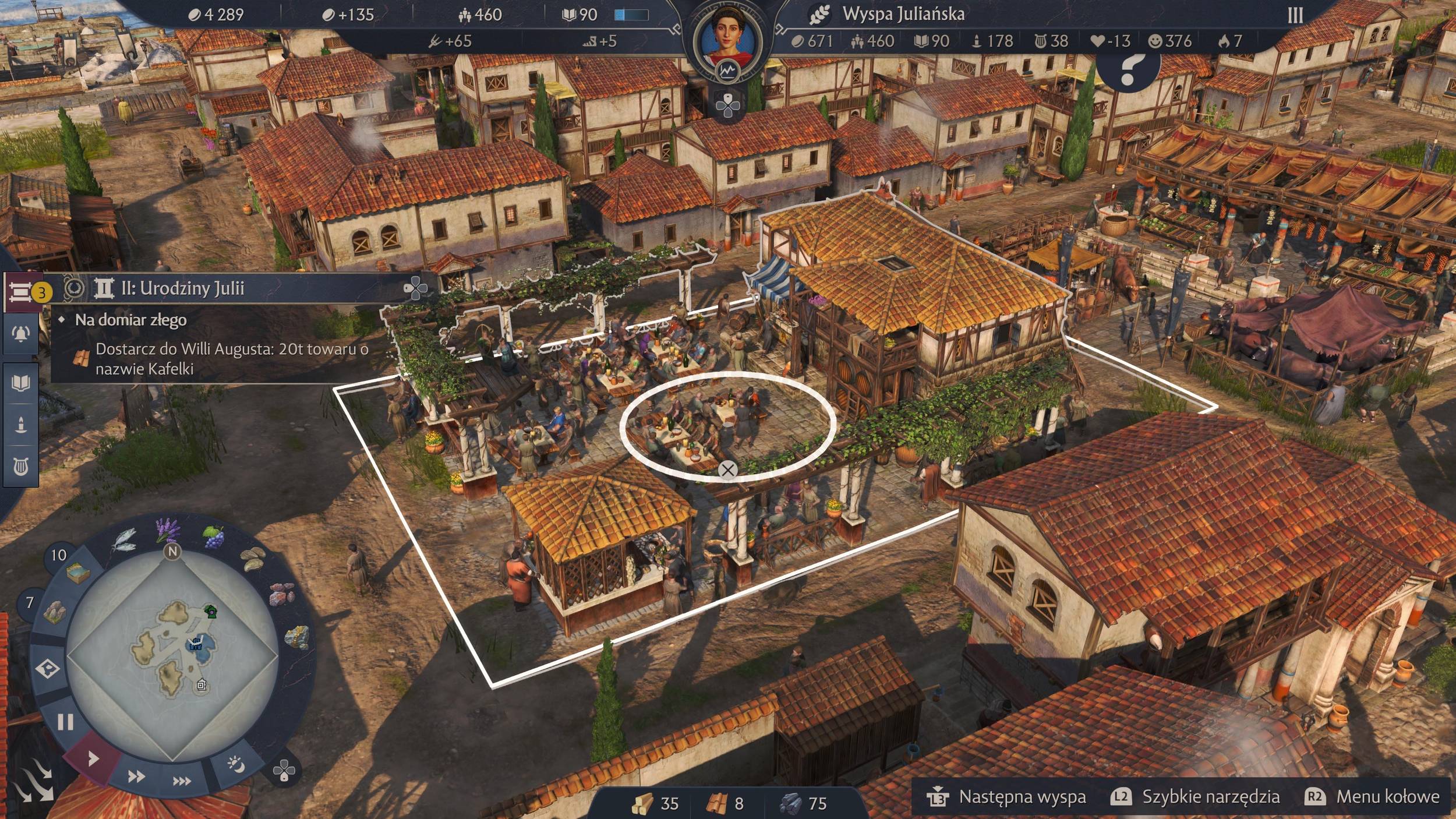The height and width of the screenshot is (819, 1456).
Task: Select the grapes fertility icon
Action: (x=214, y=536)
